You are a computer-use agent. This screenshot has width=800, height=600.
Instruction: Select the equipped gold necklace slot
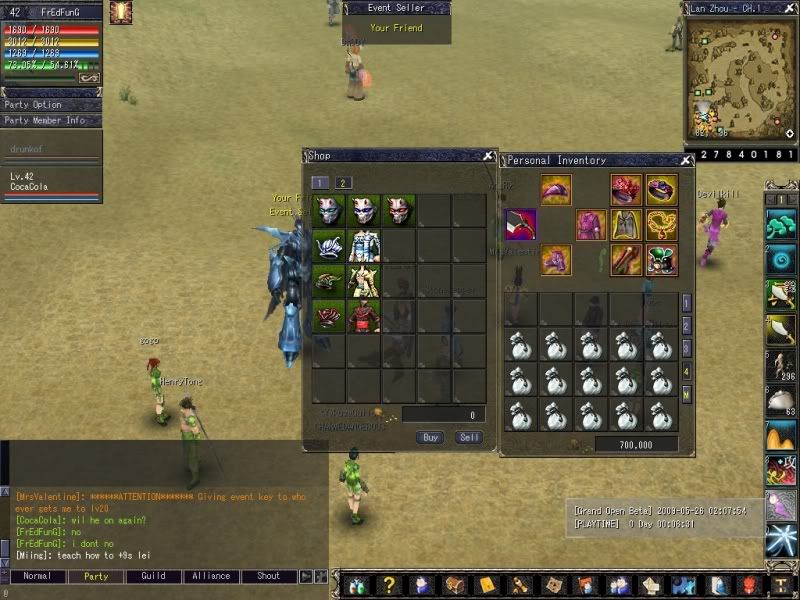661,224
